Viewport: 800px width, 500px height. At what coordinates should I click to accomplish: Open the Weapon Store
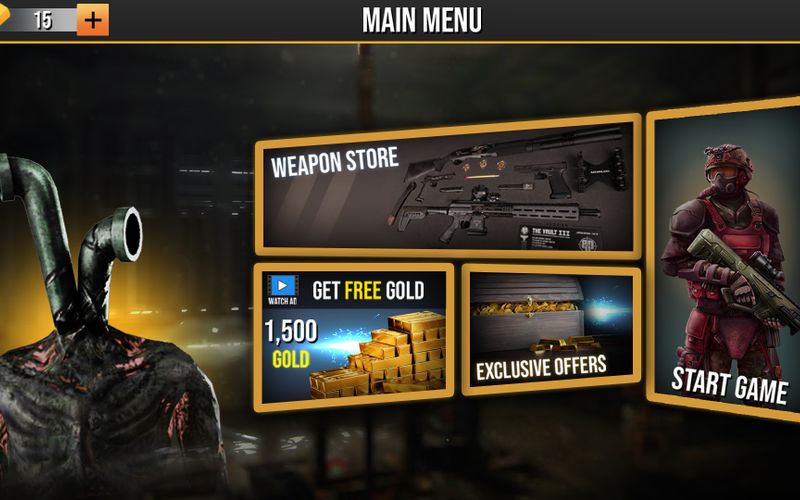[x=448, y=188]
